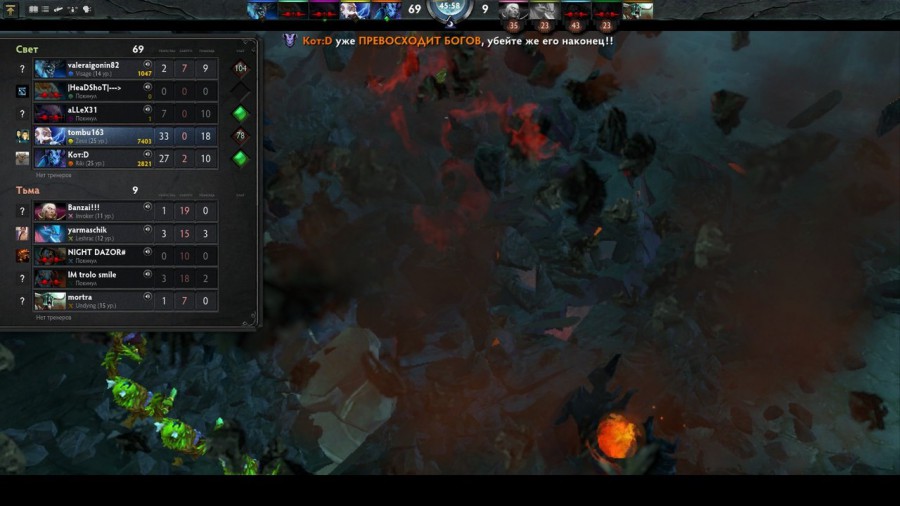This screenshot has width=900, height=506.
Task: Select Undying portrait in top hero bar
Action: tap(637, 10)
